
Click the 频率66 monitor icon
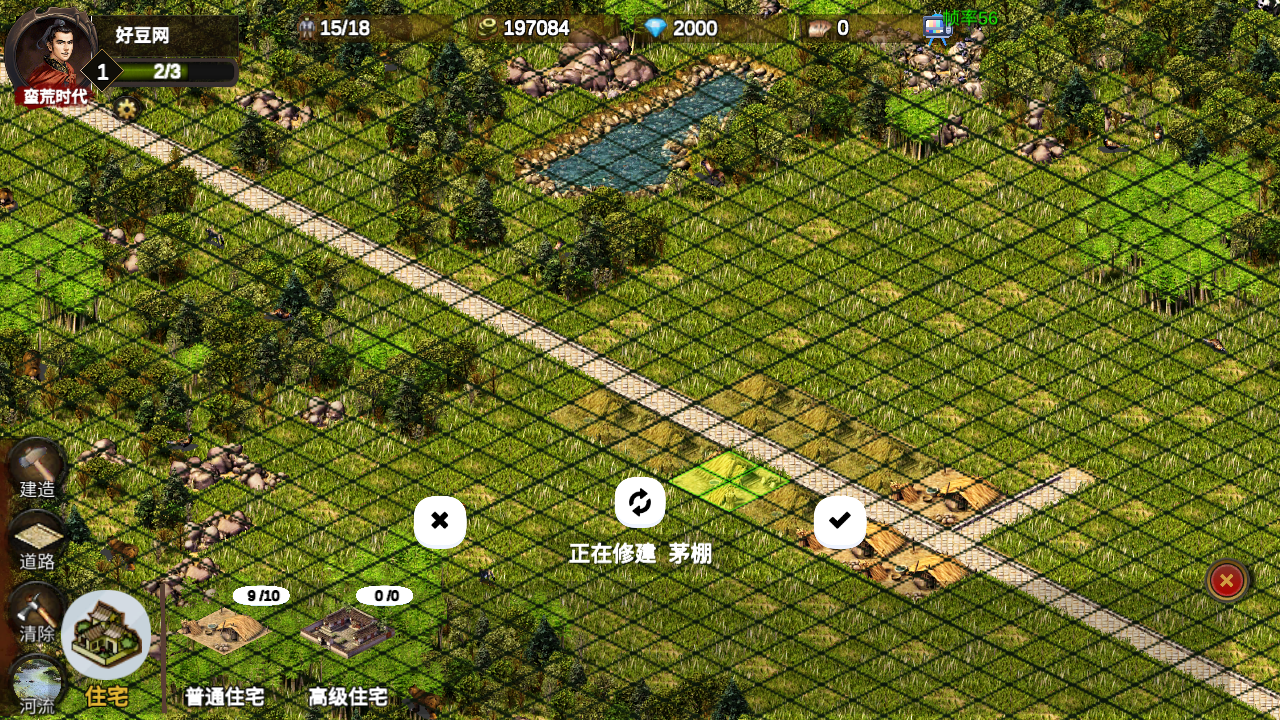[938, 25]
